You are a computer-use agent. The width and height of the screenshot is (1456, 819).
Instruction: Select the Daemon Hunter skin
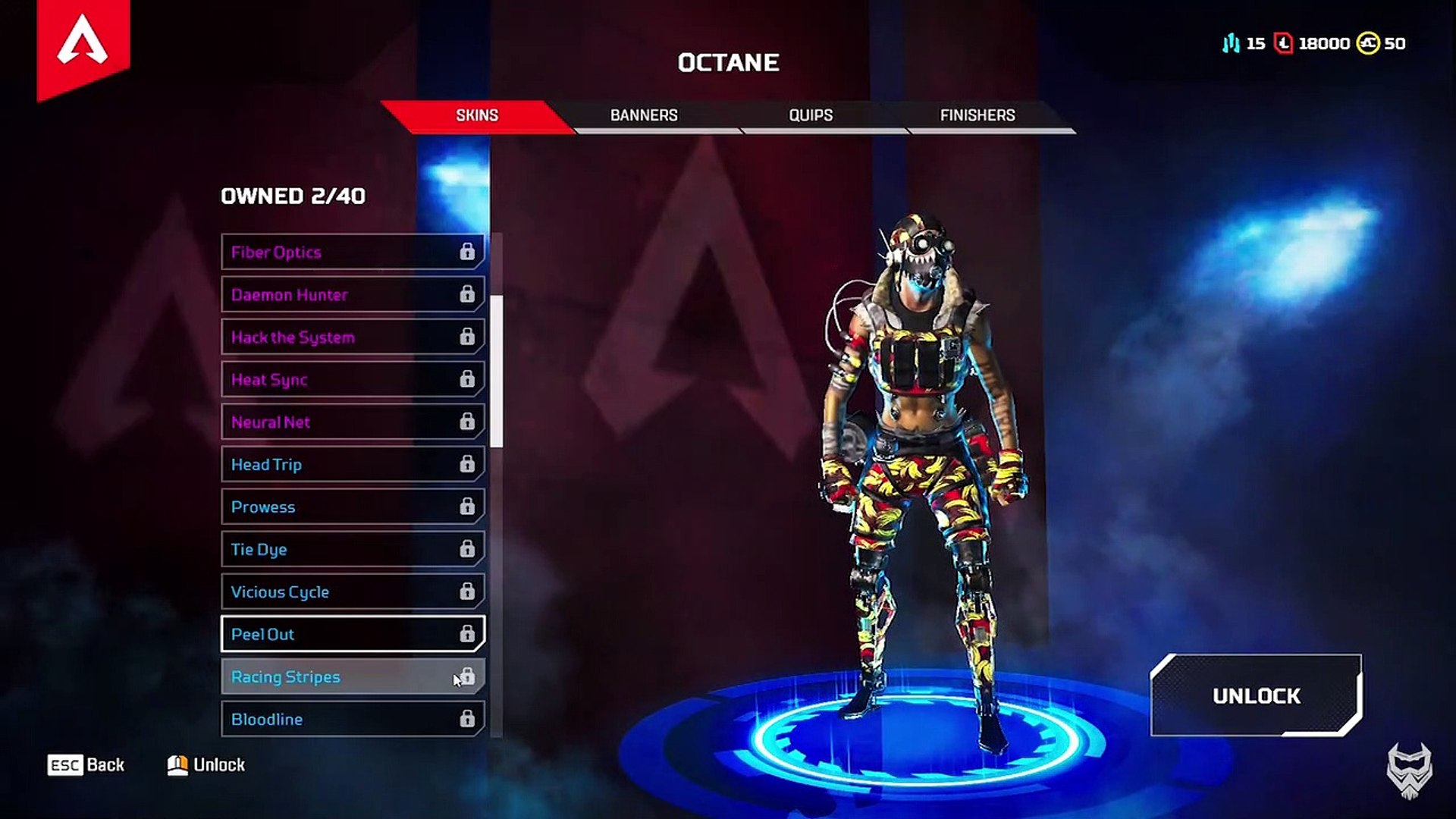pyautogui.click(x=353, y=294)
